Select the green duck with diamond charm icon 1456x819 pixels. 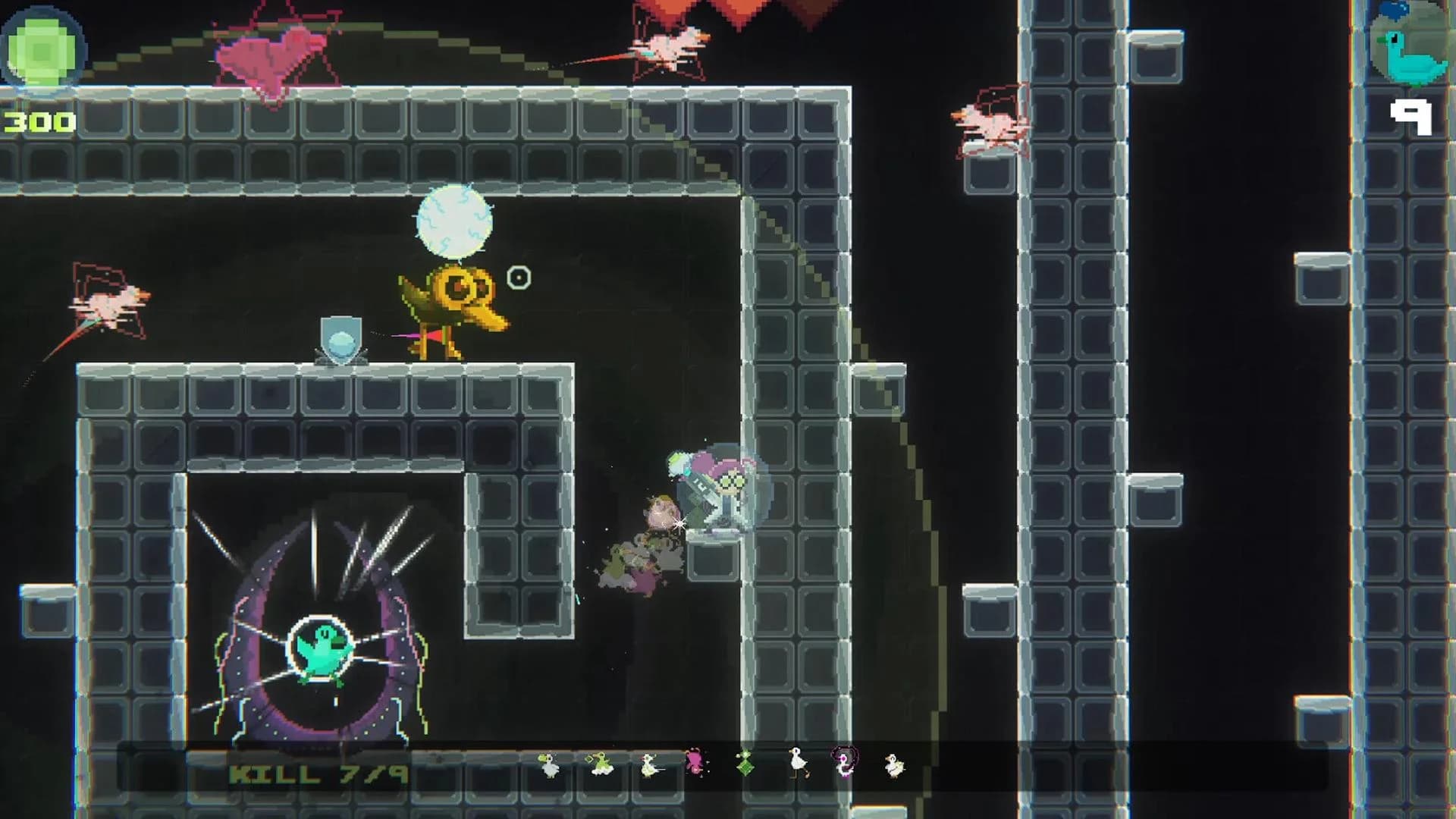599,764
